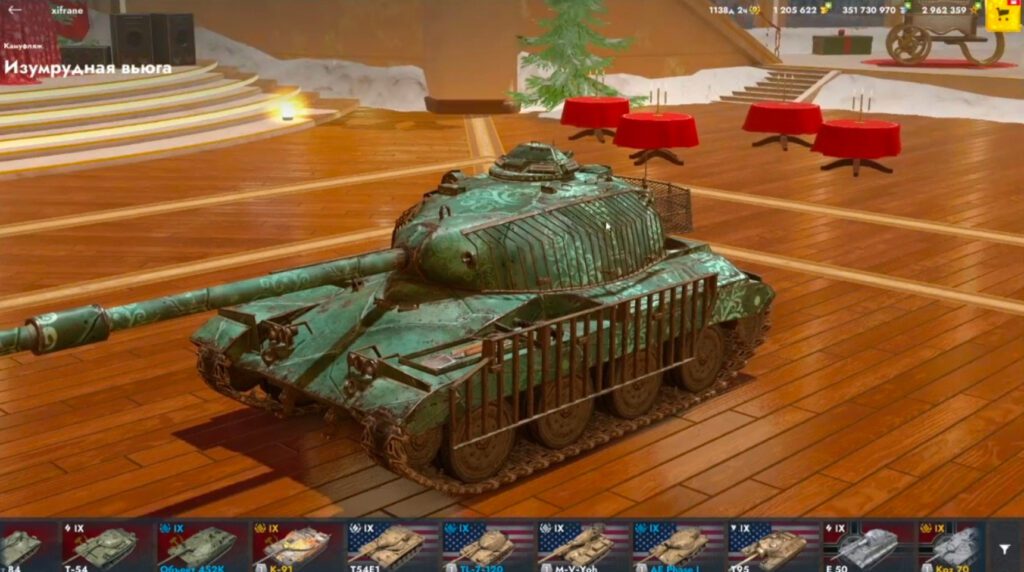Open the free experience balance 2 962 359
Screen dimensions: 1024x572
click(x=949, y=10)
